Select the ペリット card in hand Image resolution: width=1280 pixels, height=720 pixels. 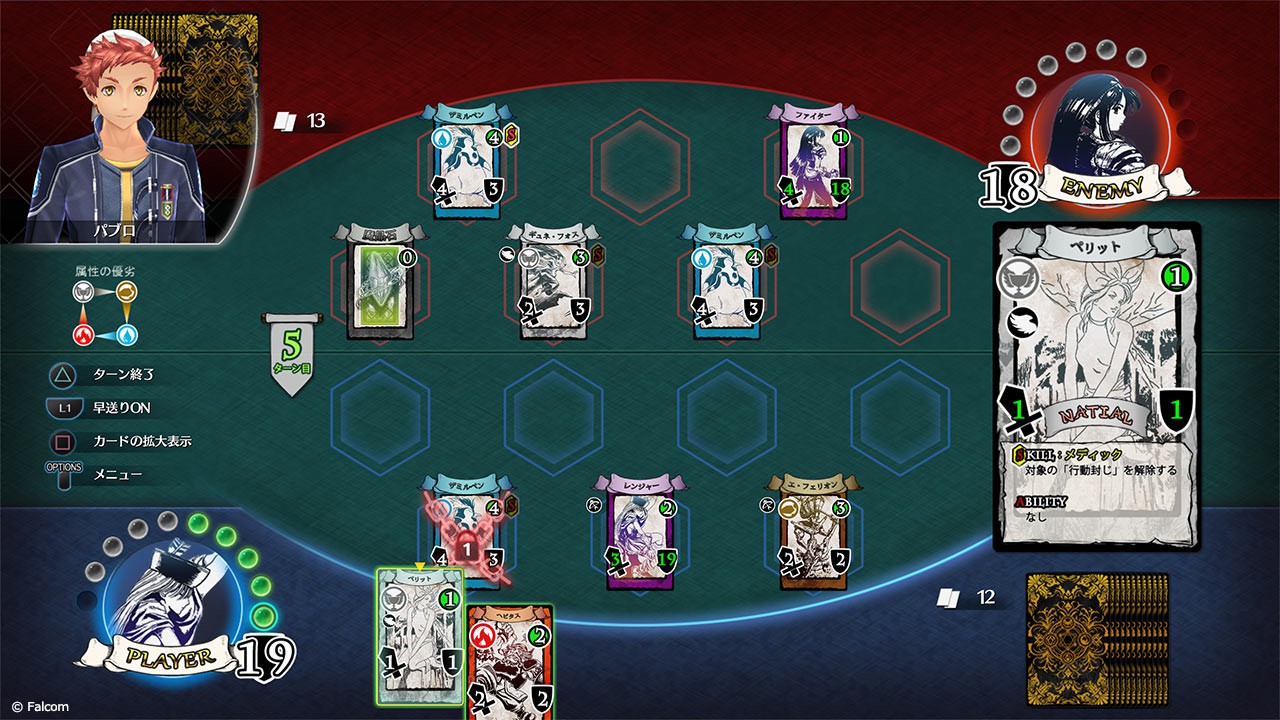point(421,635)
